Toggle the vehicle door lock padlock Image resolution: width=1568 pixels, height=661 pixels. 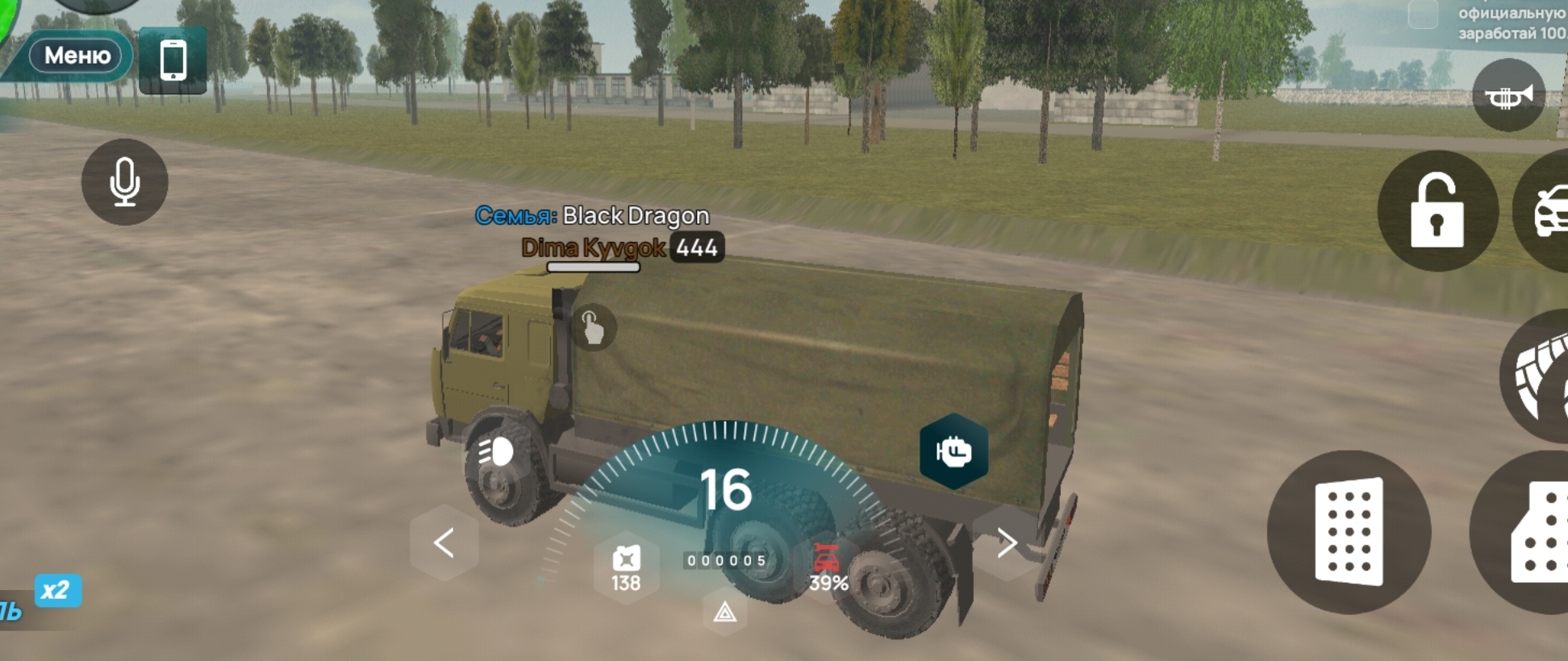coord(1437,211)
